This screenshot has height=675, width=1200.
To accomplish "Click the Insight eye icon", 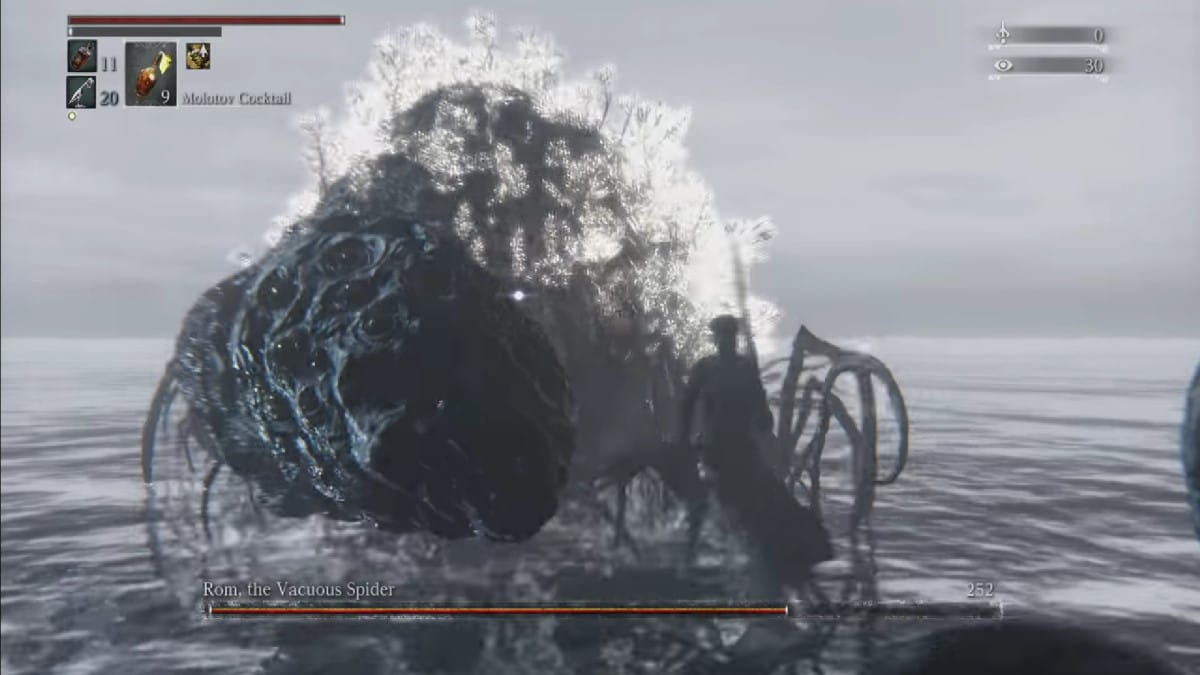I will [1003, 65].
